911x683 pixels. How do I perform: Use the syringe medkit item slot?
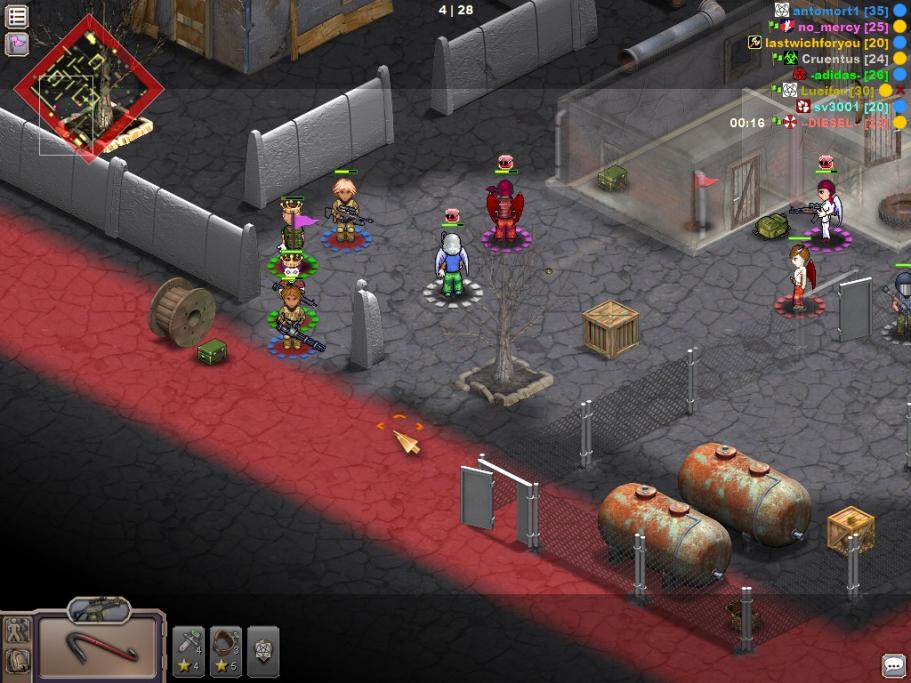(x=189, y=651)
